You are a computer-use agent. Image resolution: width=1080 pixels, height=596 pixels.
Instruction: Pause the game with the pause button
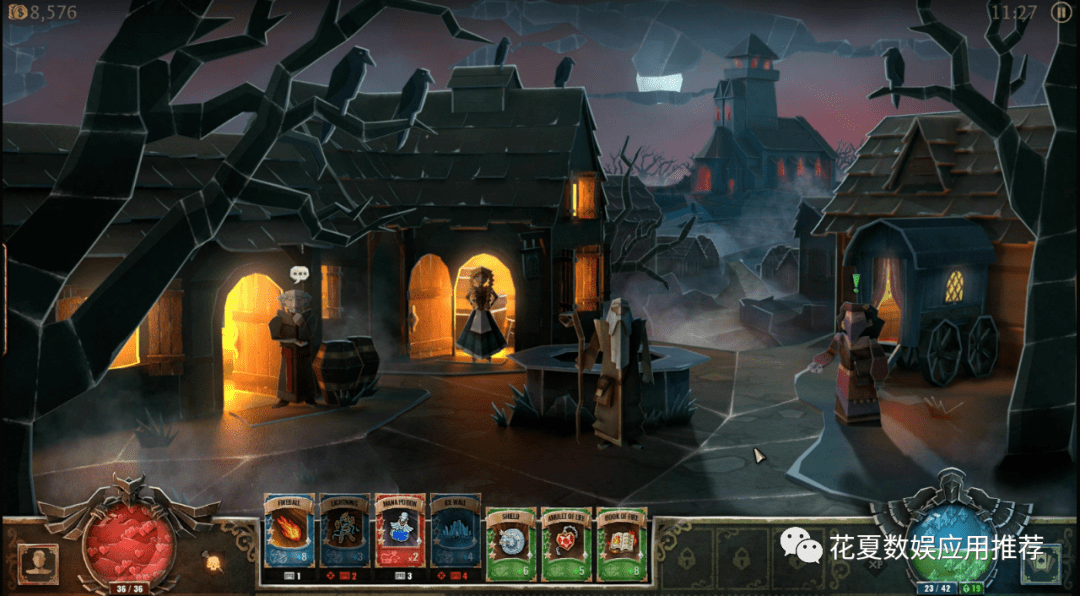coord(1060,13)
